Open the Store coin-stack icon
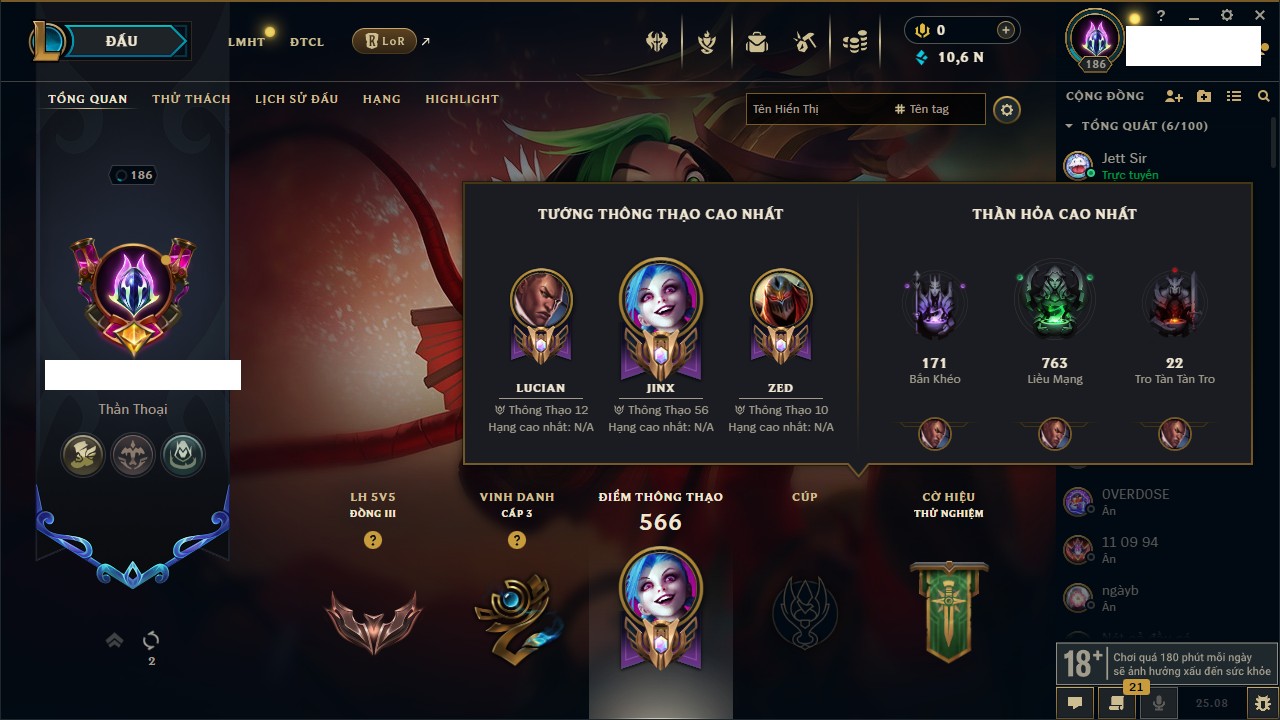 [854, 42]
